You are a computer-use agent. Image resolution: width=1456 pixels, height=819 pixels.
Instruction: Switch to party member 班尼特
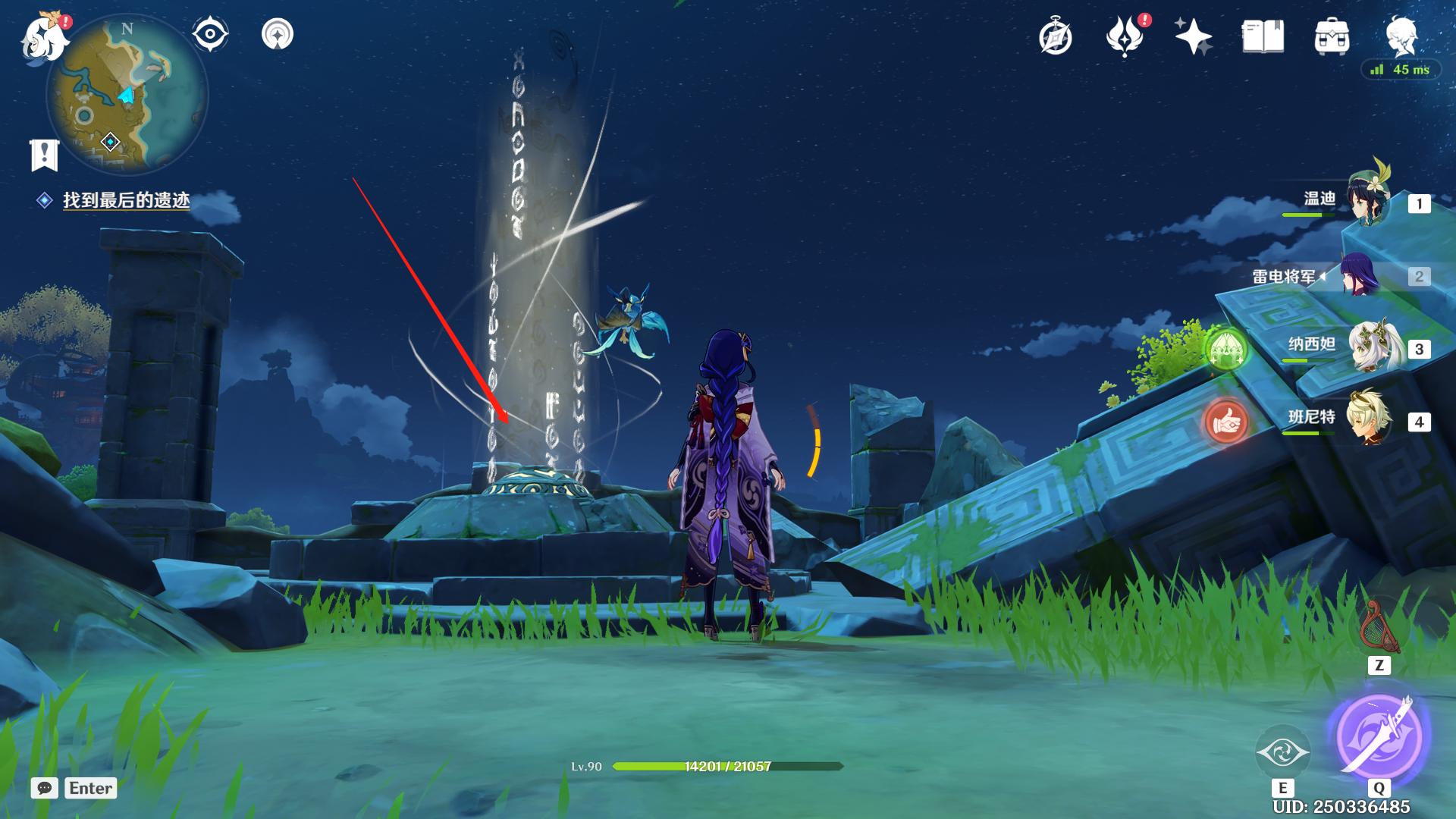pos(1369,419)
